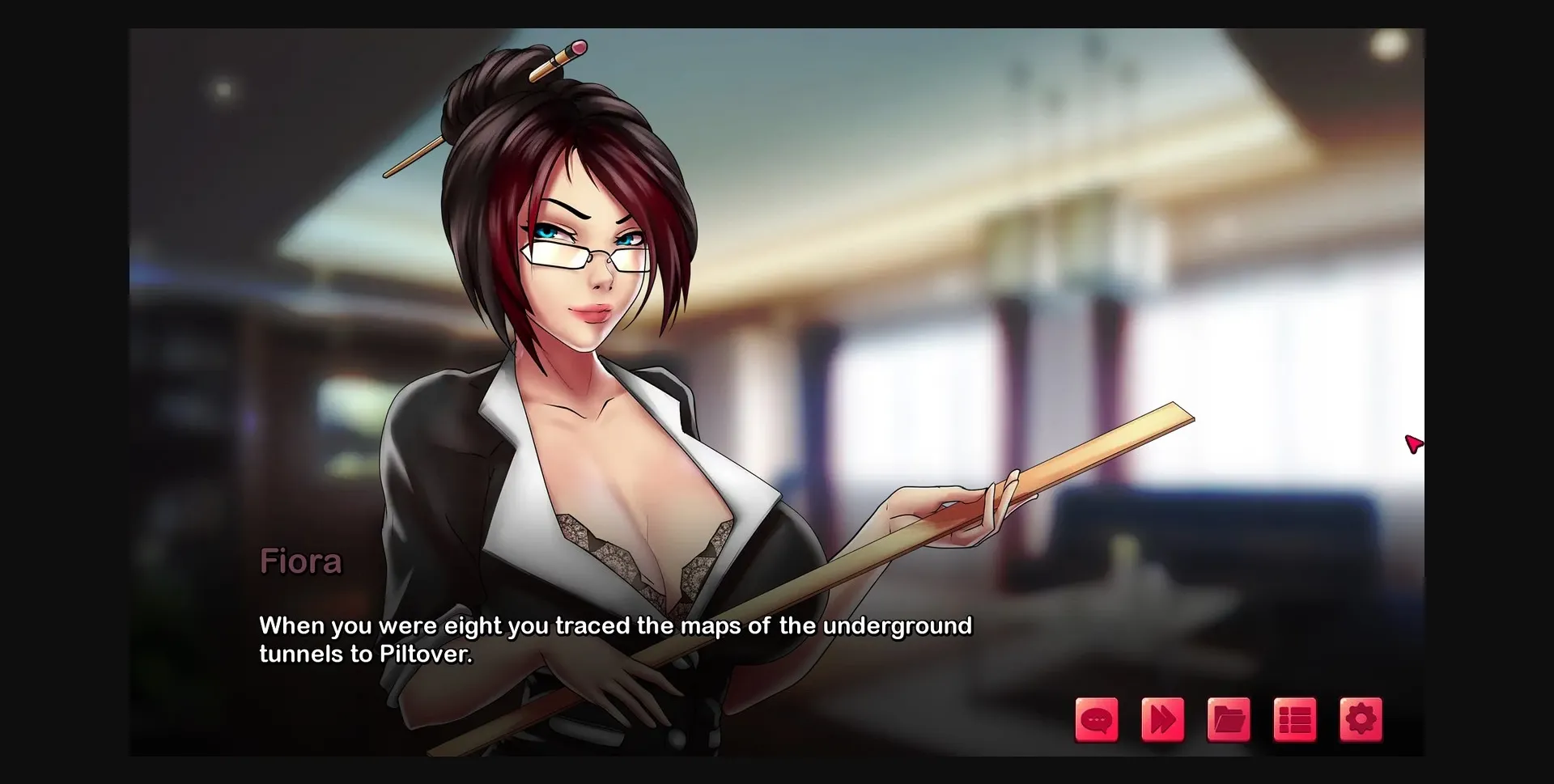Click the rightmost icon in the quick menu row

[x=1360, y=718]
